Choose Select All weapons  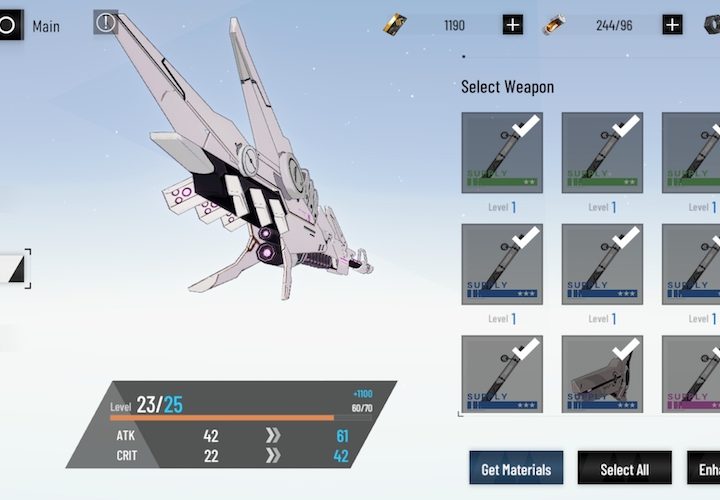tap(624, 469)
